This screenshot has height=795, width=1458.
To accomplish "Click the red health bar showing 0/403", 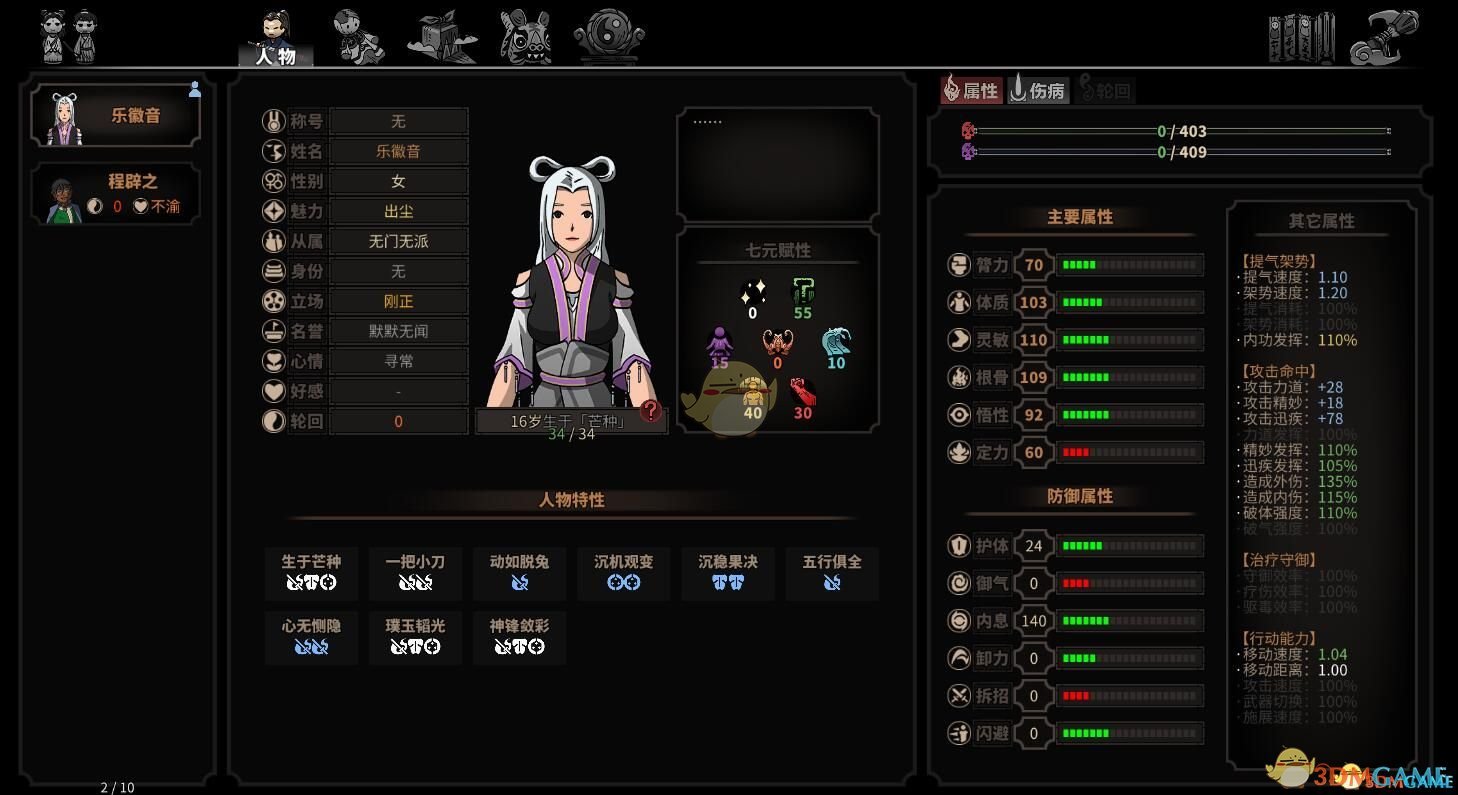I will [1178, 131].
